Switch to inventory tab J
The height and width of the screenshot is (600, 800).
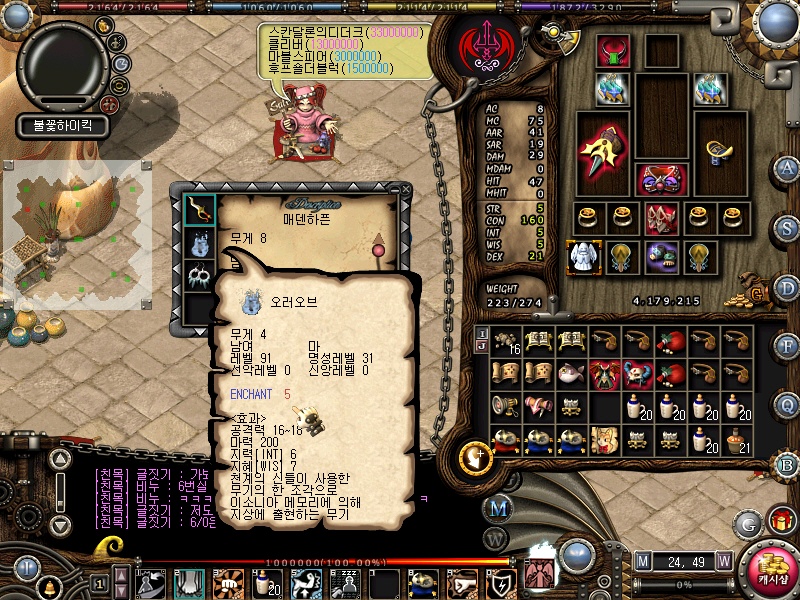(481, 347)
